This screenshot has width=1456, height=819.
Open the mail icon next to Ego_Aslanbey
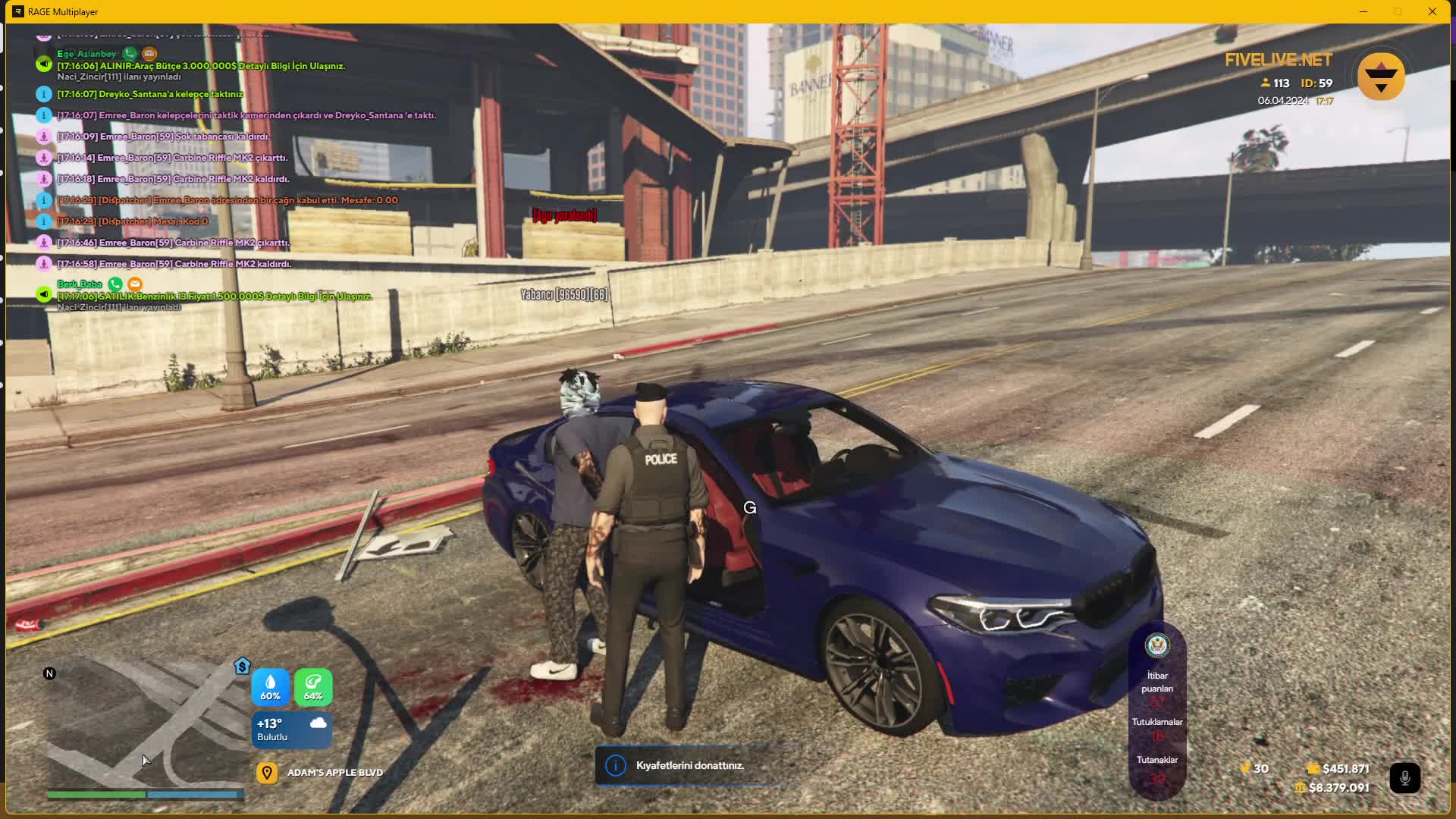tap(149, 53)
